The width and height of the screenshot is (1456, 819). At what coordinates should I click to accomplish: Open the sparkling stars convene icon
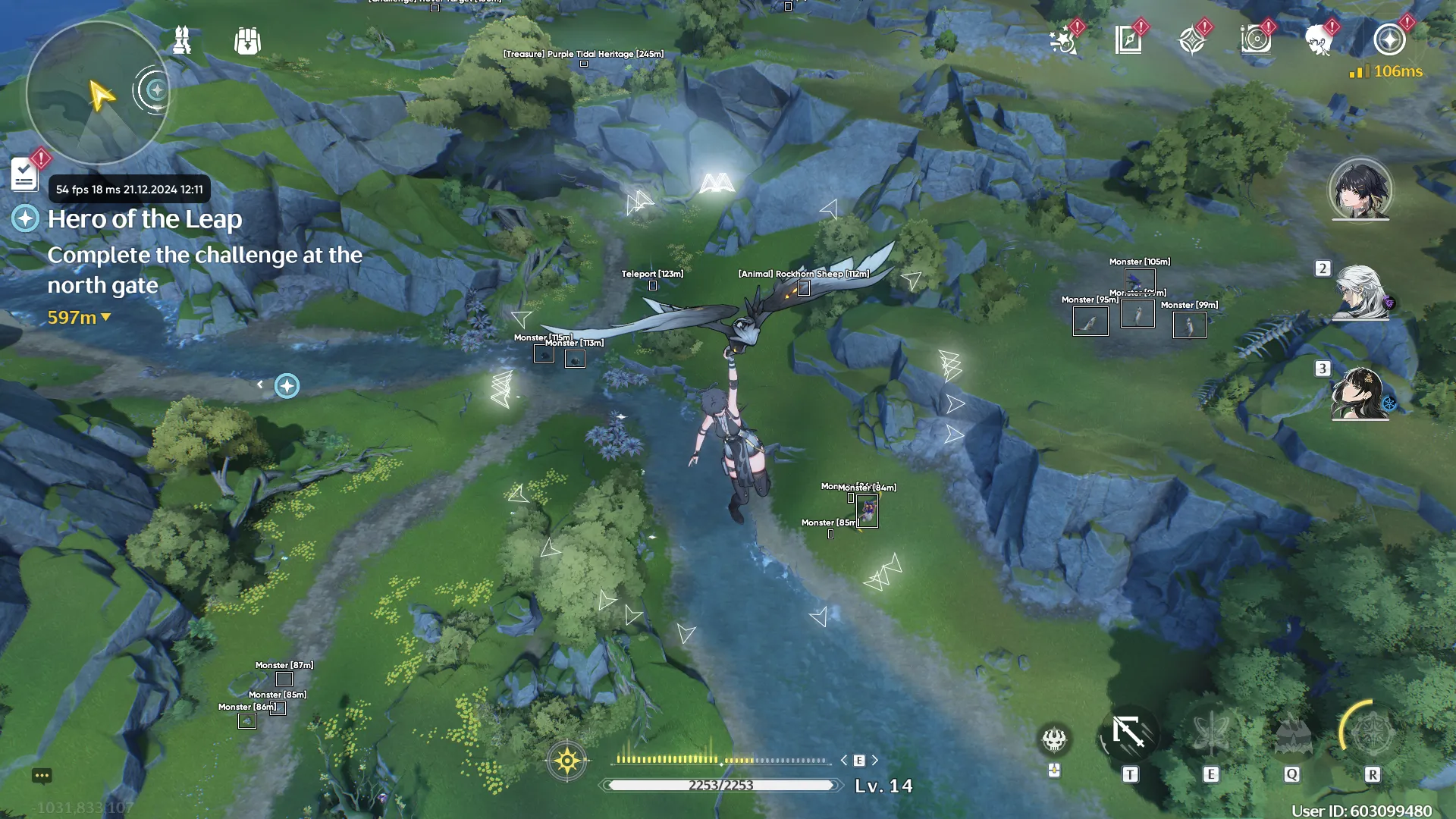[1064, 40]
